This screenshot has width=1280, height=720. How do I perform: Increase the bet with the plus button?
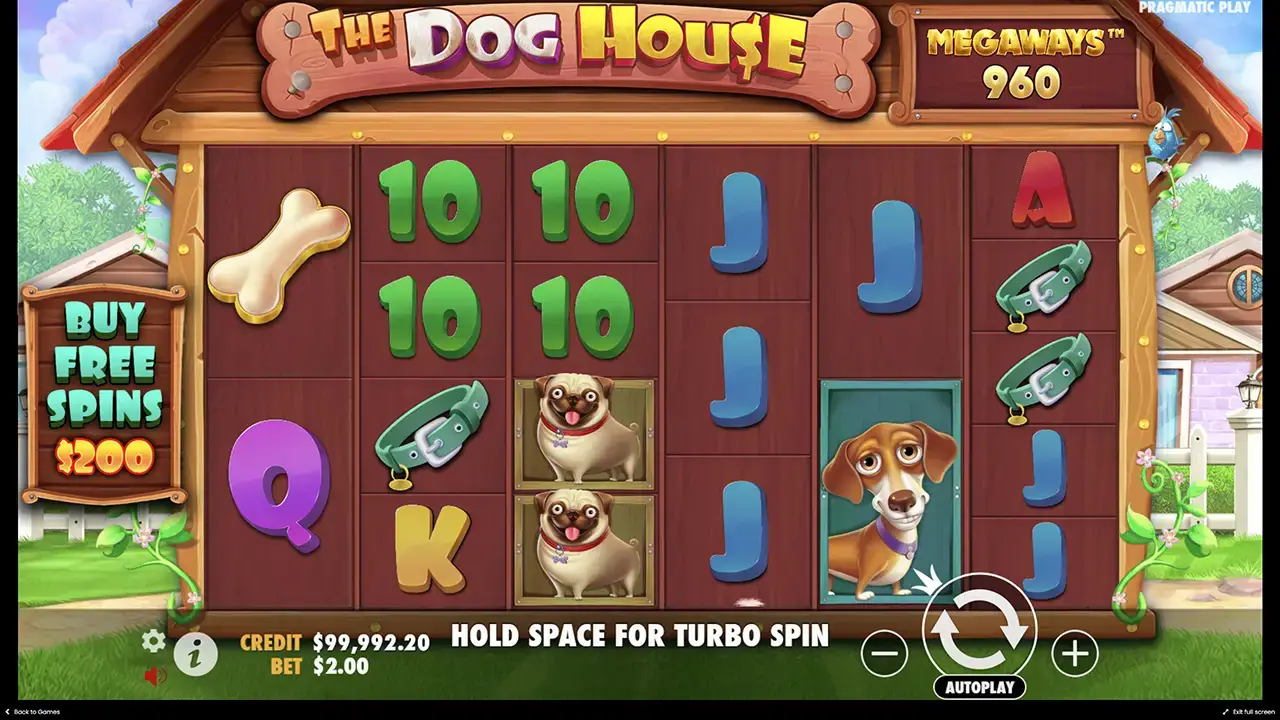(x=1072, y=655)
